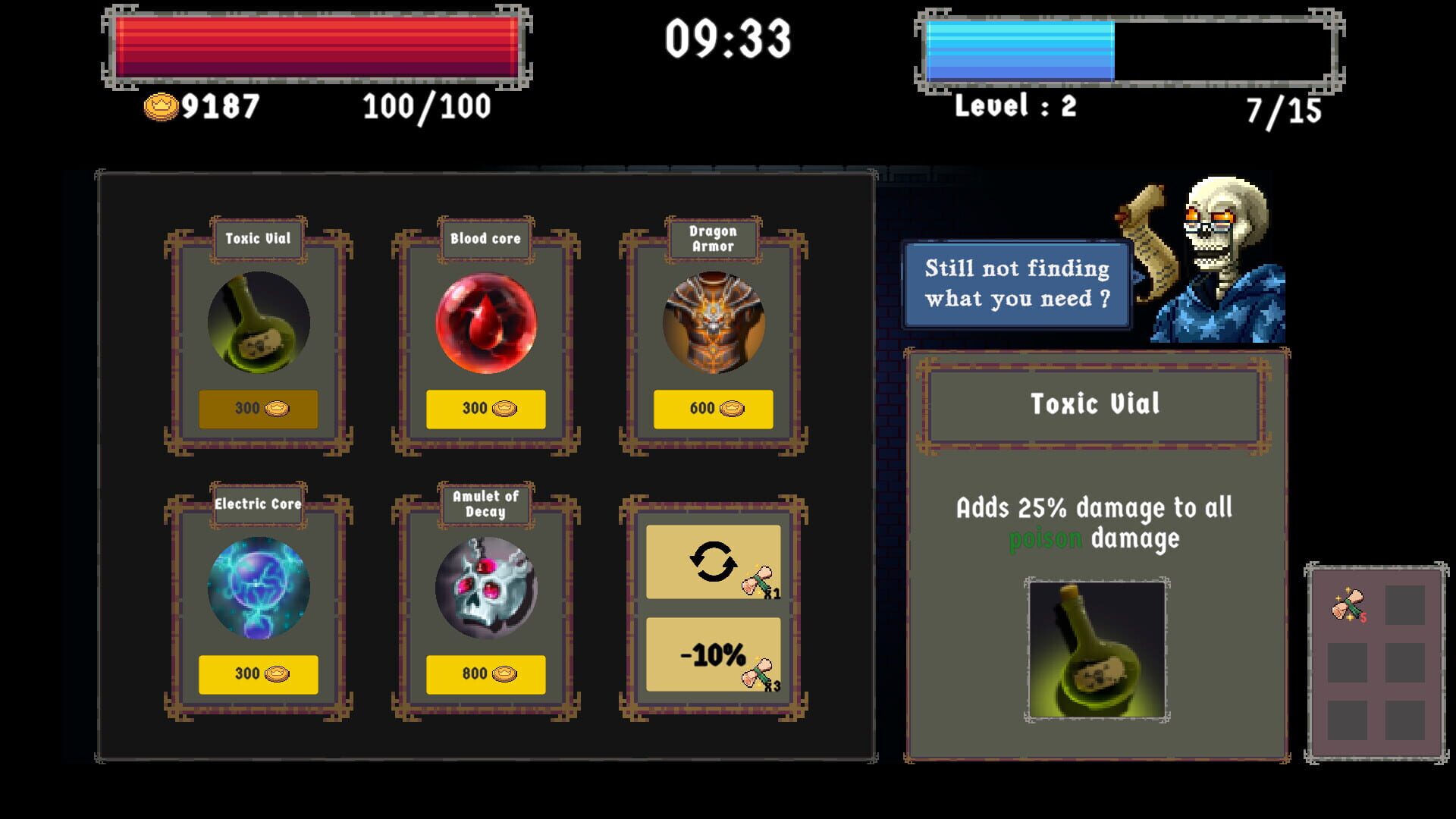The image size is (1456, 819).
Task: Select the Dragon Armor chestplate icon
Action: pos(711,322)
